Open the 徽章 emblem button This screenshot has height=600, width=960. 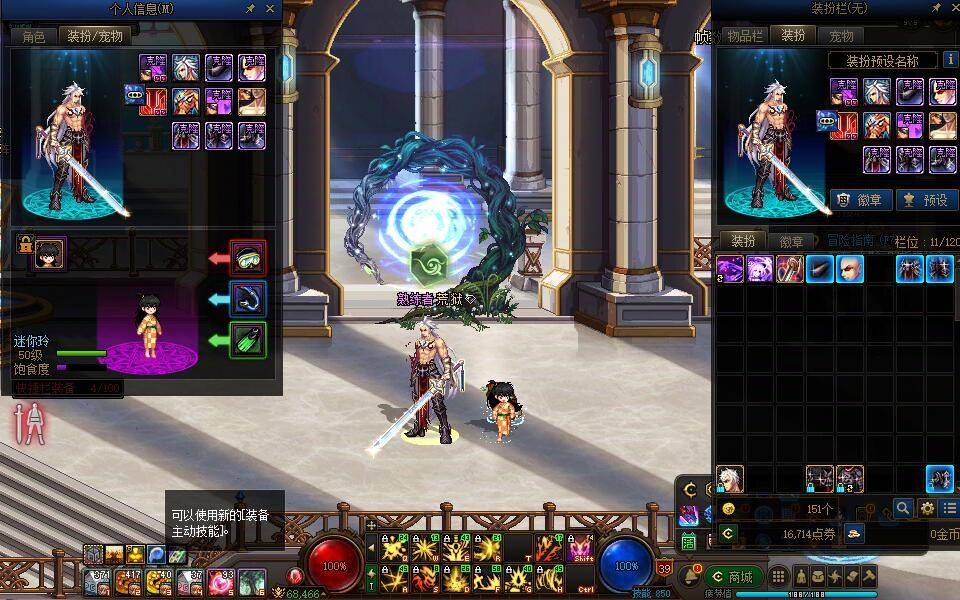(x=862, y=199)
